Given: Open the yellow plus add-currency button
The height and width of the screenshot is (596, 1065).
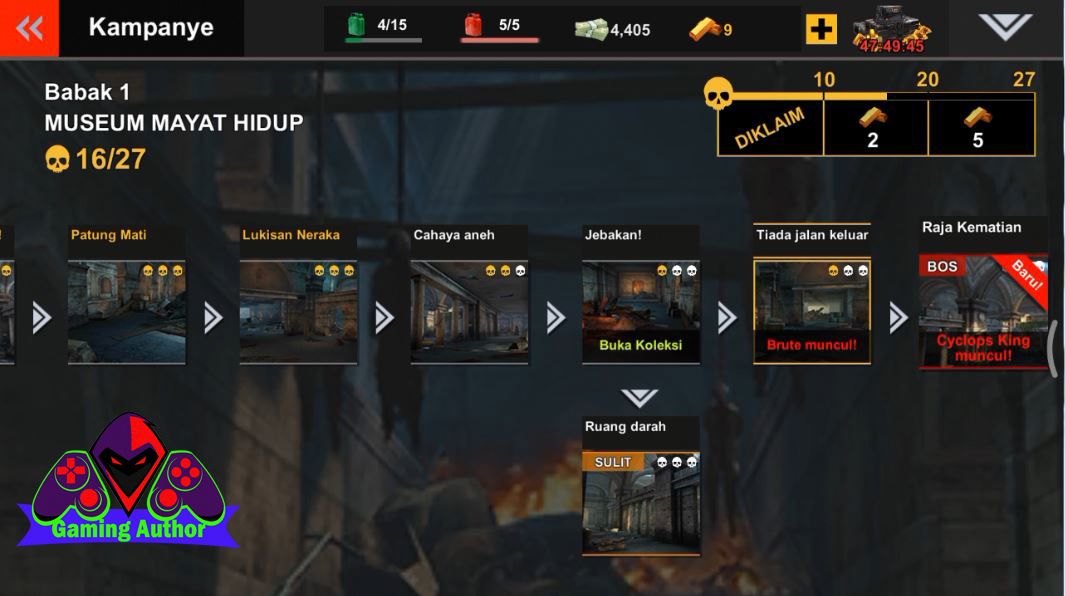Looking at the screenshot, I should tap(820, 29).
